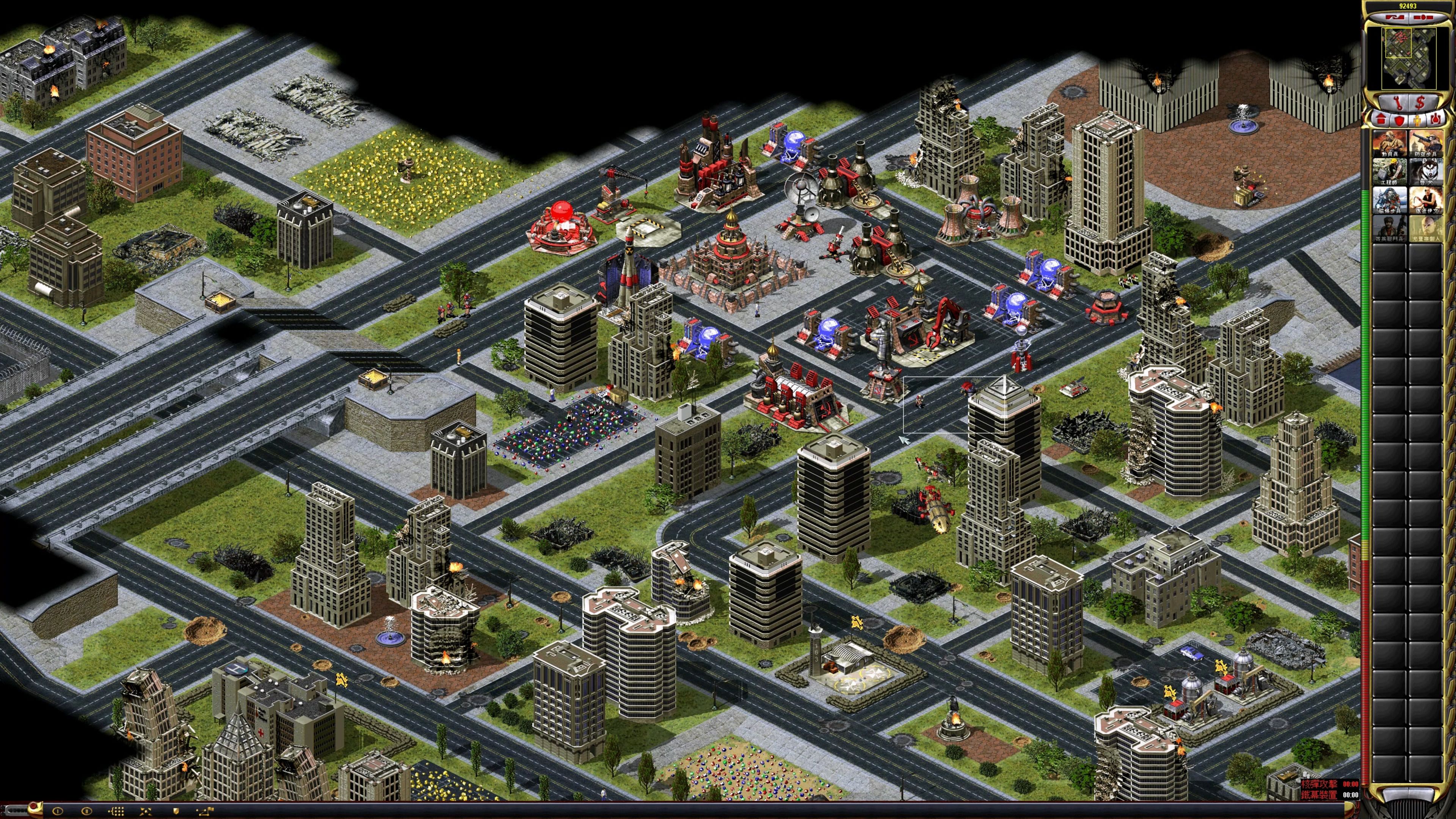The image size is (1456, 819).
Task: Select control group II on command bar
Action: (86, 811)
